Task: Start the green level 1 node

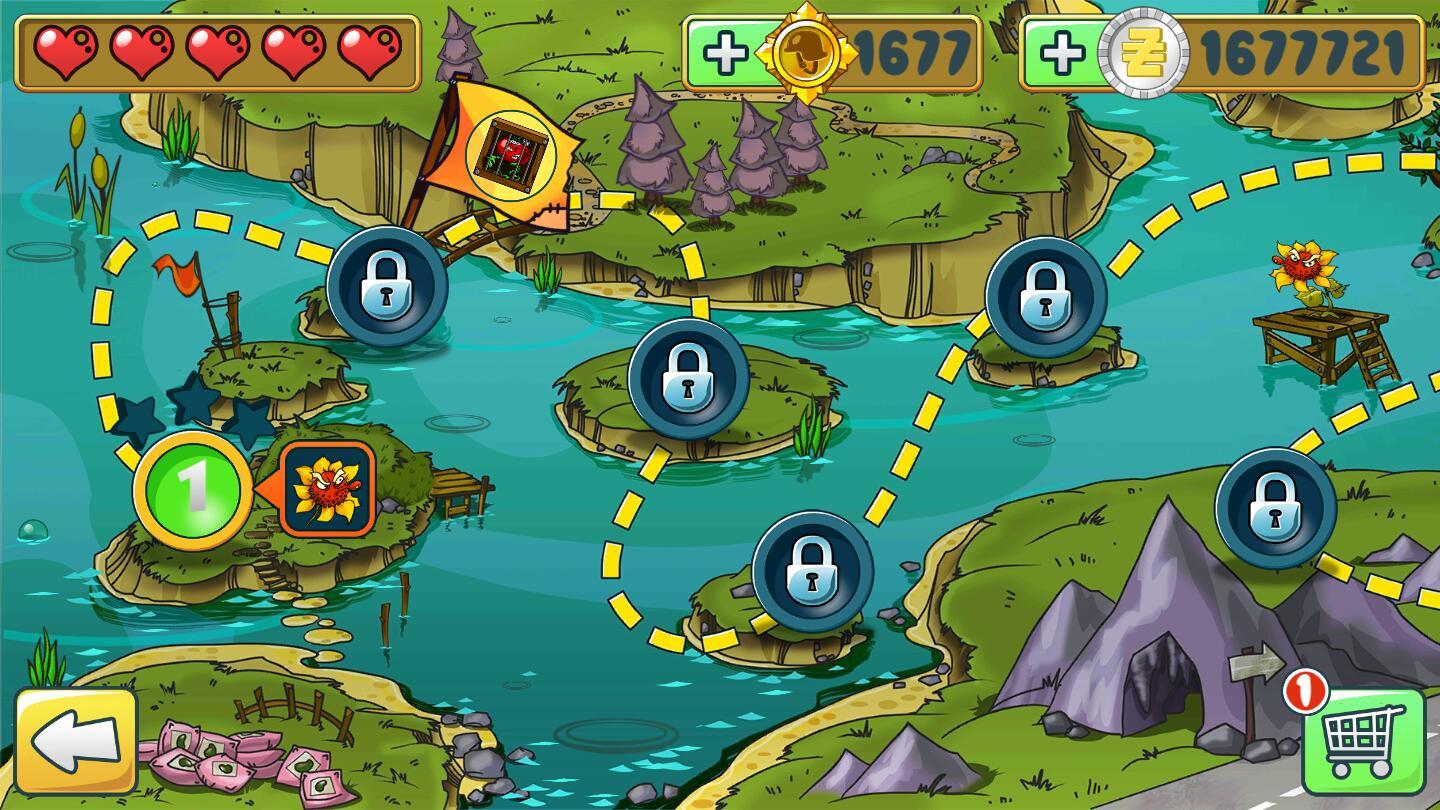Action: 192,490
